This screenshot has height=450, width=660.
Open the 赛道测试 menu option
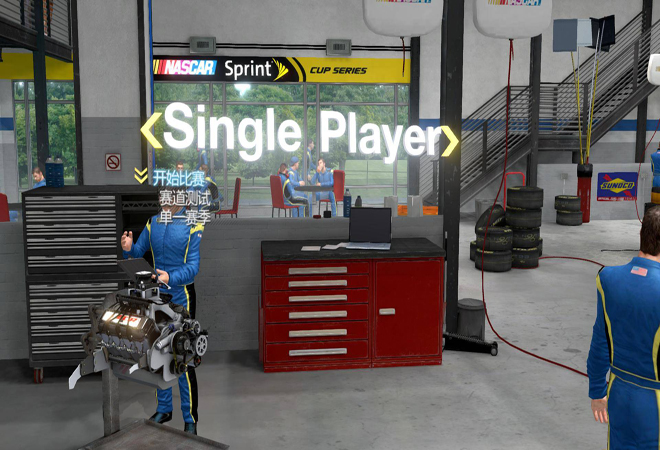point(181,197)
